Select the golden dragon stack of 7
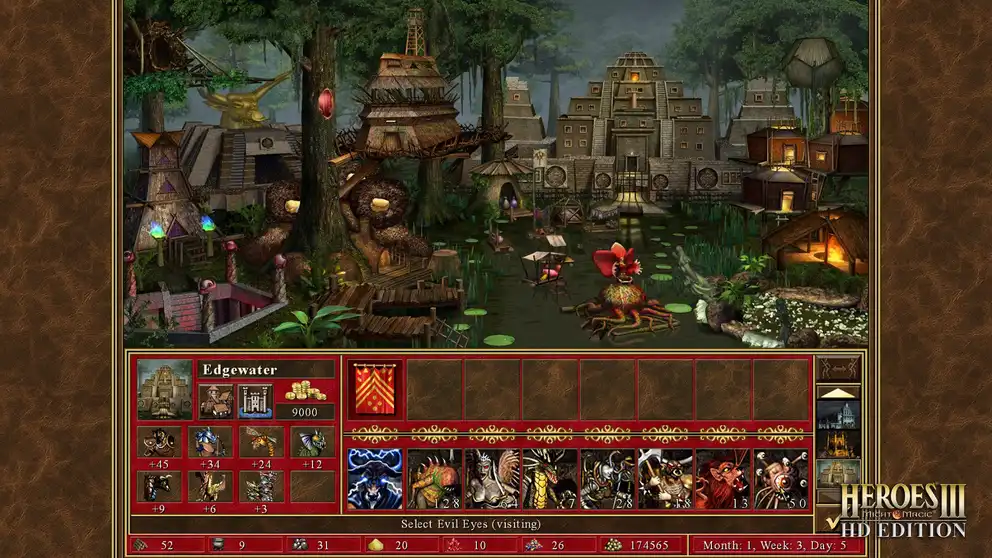The image size is (992, 558). click(550, 479)
